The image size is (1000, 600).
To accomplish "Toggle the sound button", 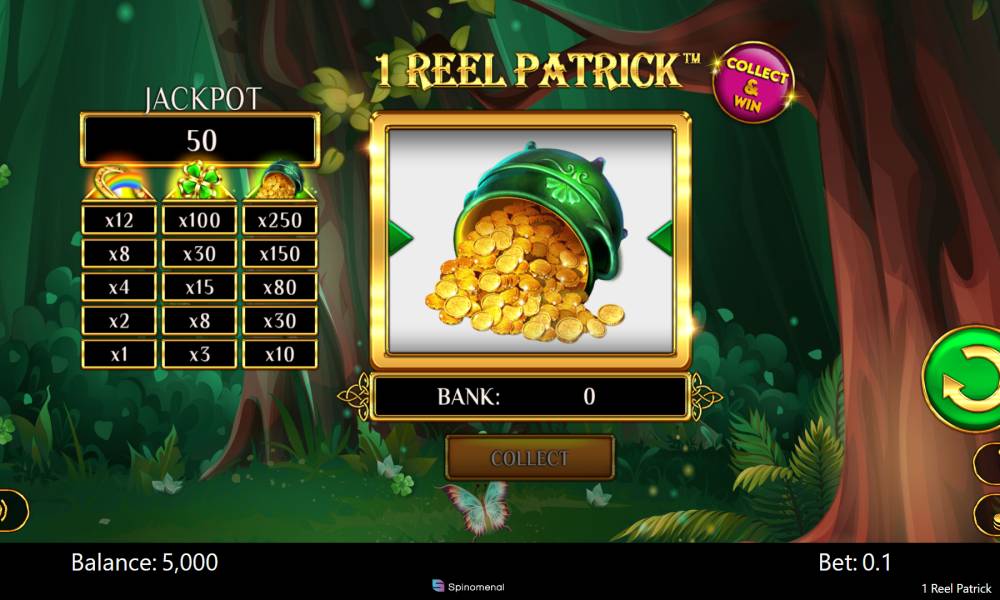I will tap(10, 510).
